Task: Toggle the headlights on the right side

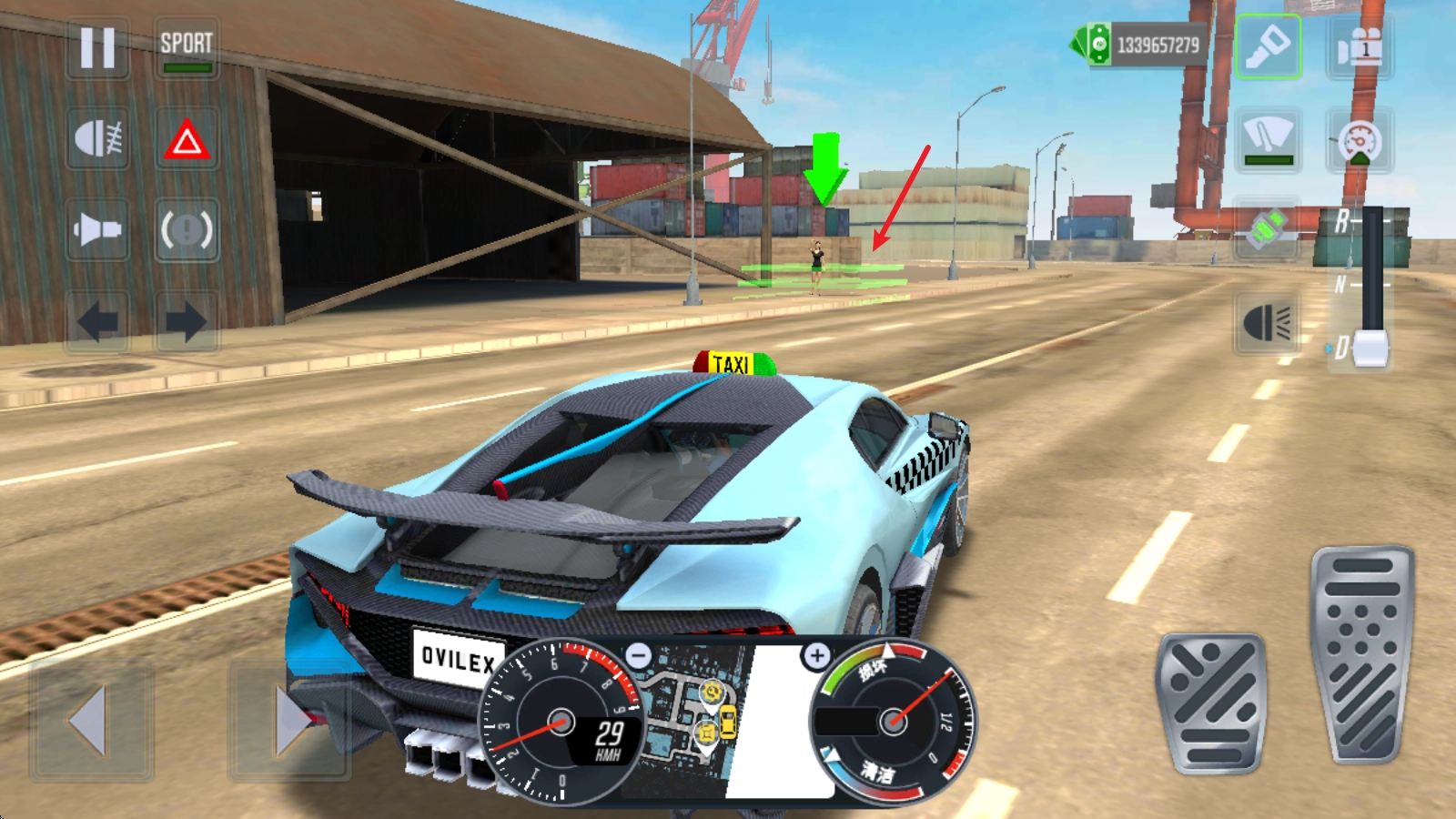Action: coord(1267,321)
